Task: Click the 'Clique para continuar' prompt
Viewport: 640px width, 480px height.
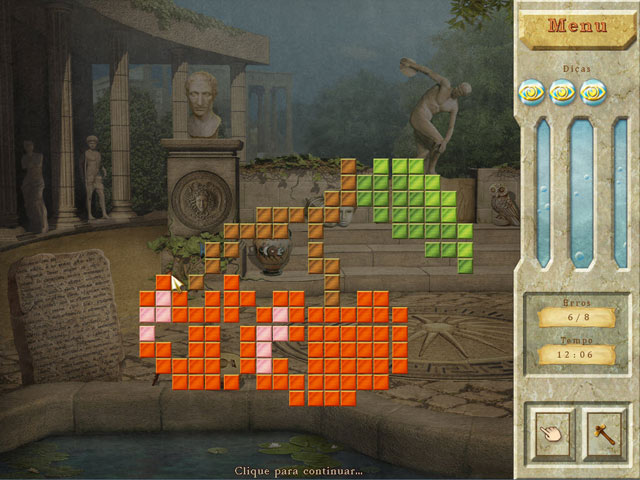Action: tap(298, 470)
